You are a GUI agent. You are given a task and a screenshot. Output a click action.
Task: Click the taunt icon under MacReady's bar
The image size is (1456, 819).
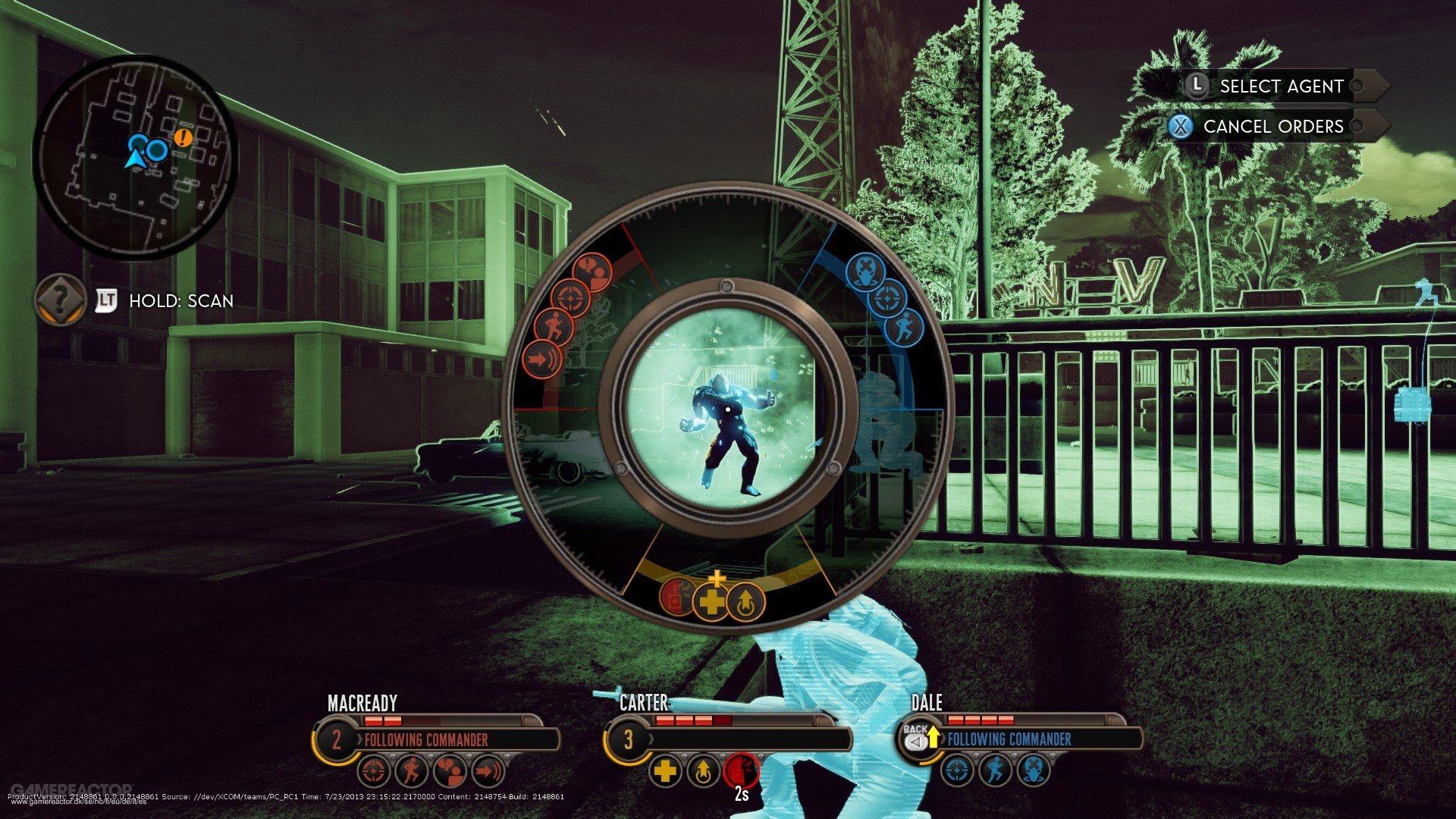450,772
